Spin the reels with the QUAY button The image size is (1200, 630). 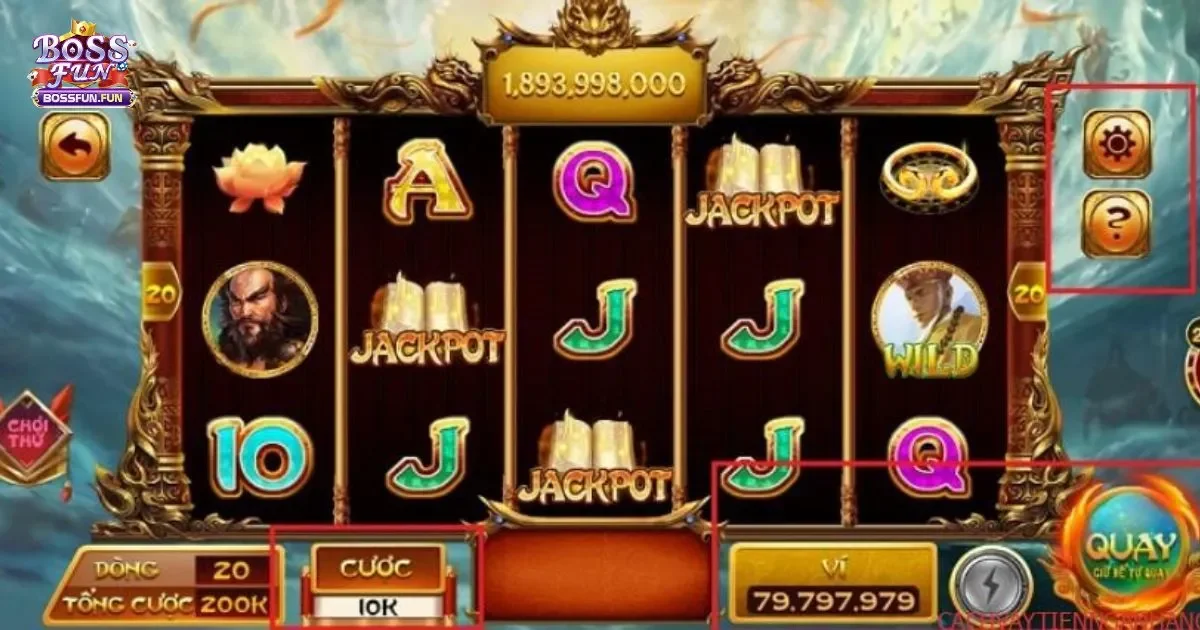click(x=1130, y=548)
